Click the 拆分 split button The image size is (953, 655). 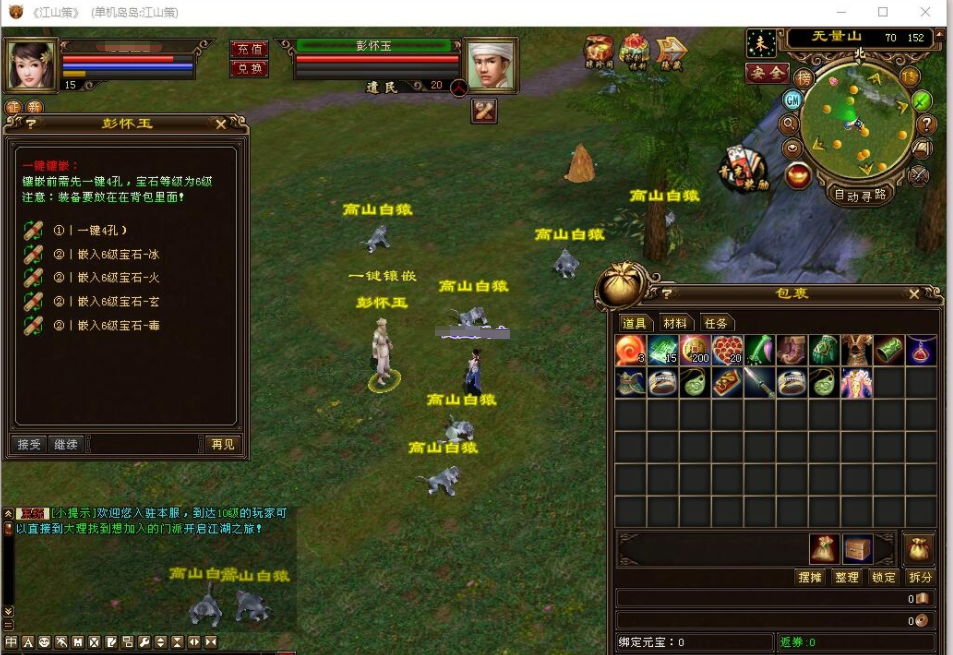(919, 577)
